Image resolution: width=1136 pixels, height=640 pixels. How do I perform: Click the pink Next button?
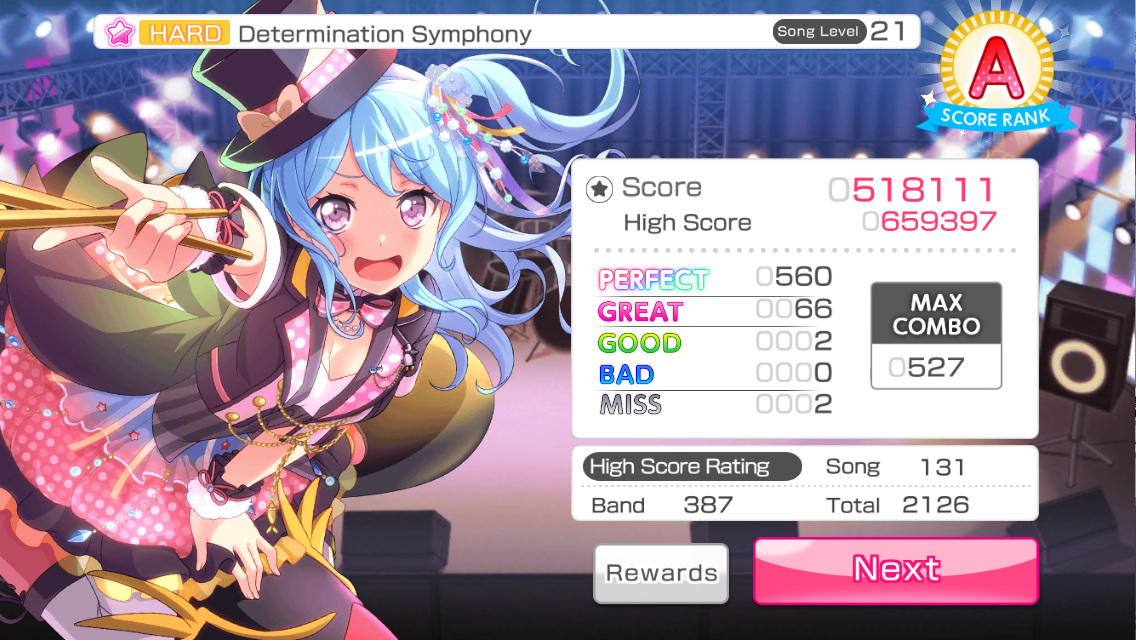point(895,570)
